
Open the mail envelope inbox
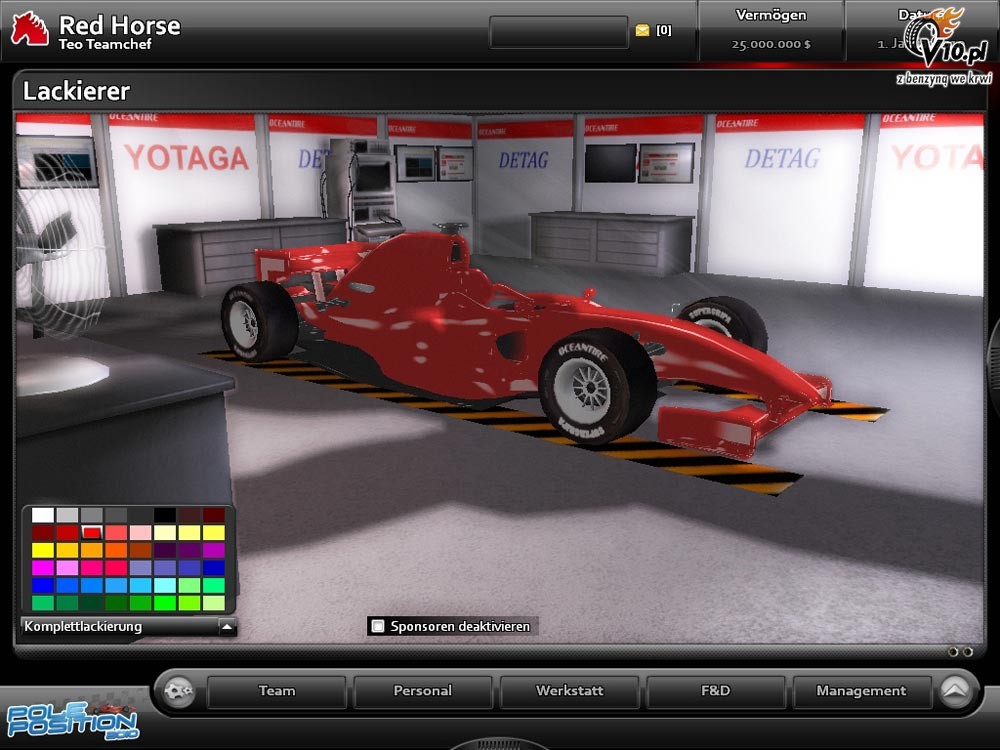tap(642, 31)
